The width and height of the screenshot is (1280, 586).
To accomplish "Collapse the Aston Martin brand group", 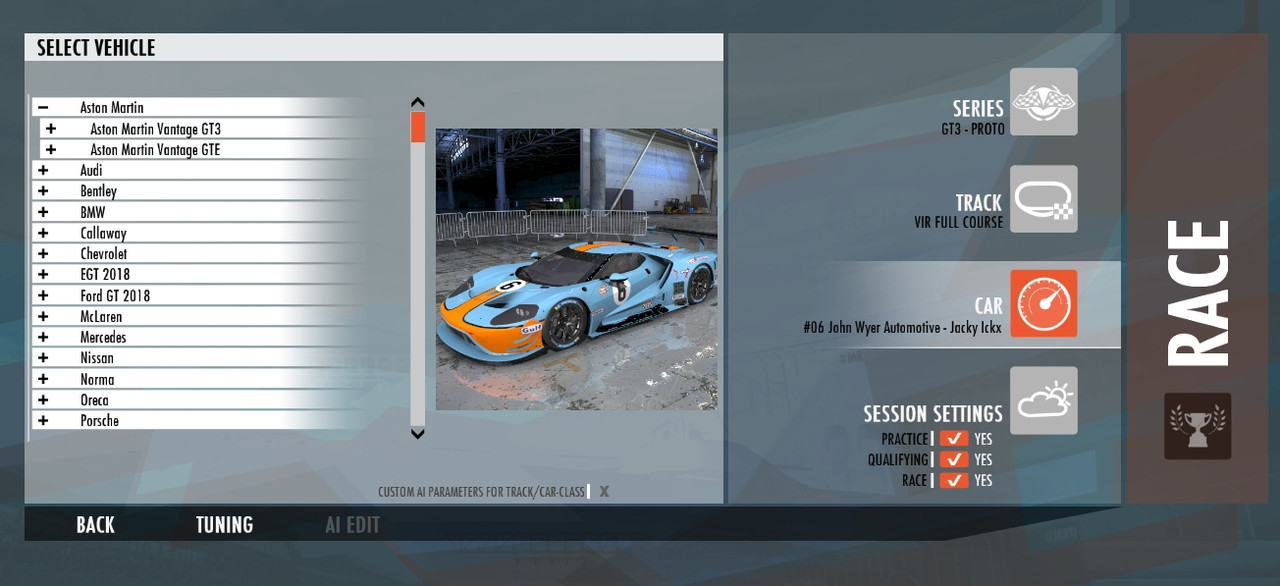I will [x=43, y=108].
